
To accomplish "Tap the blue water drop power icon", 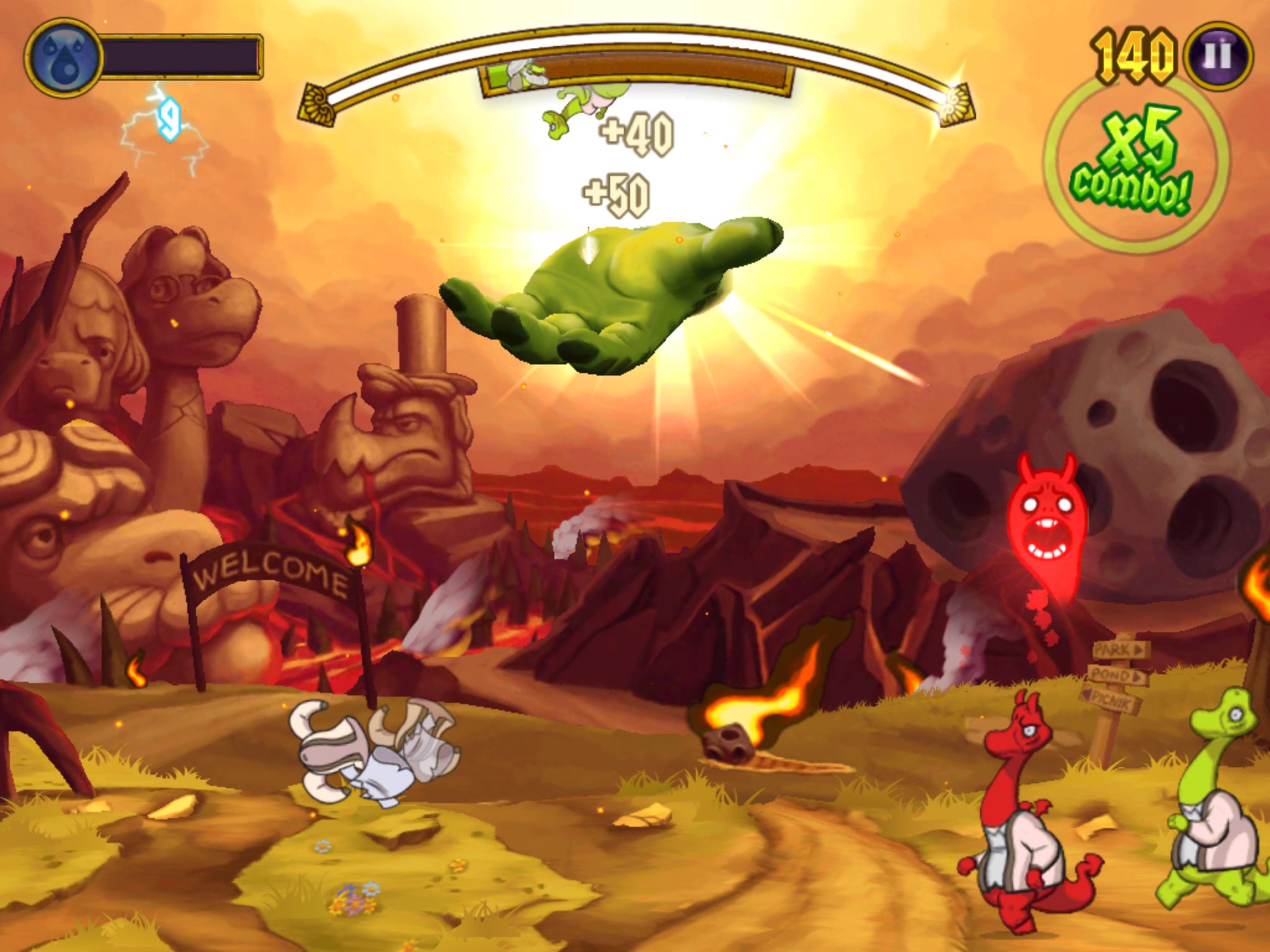I will click(63, 58).
